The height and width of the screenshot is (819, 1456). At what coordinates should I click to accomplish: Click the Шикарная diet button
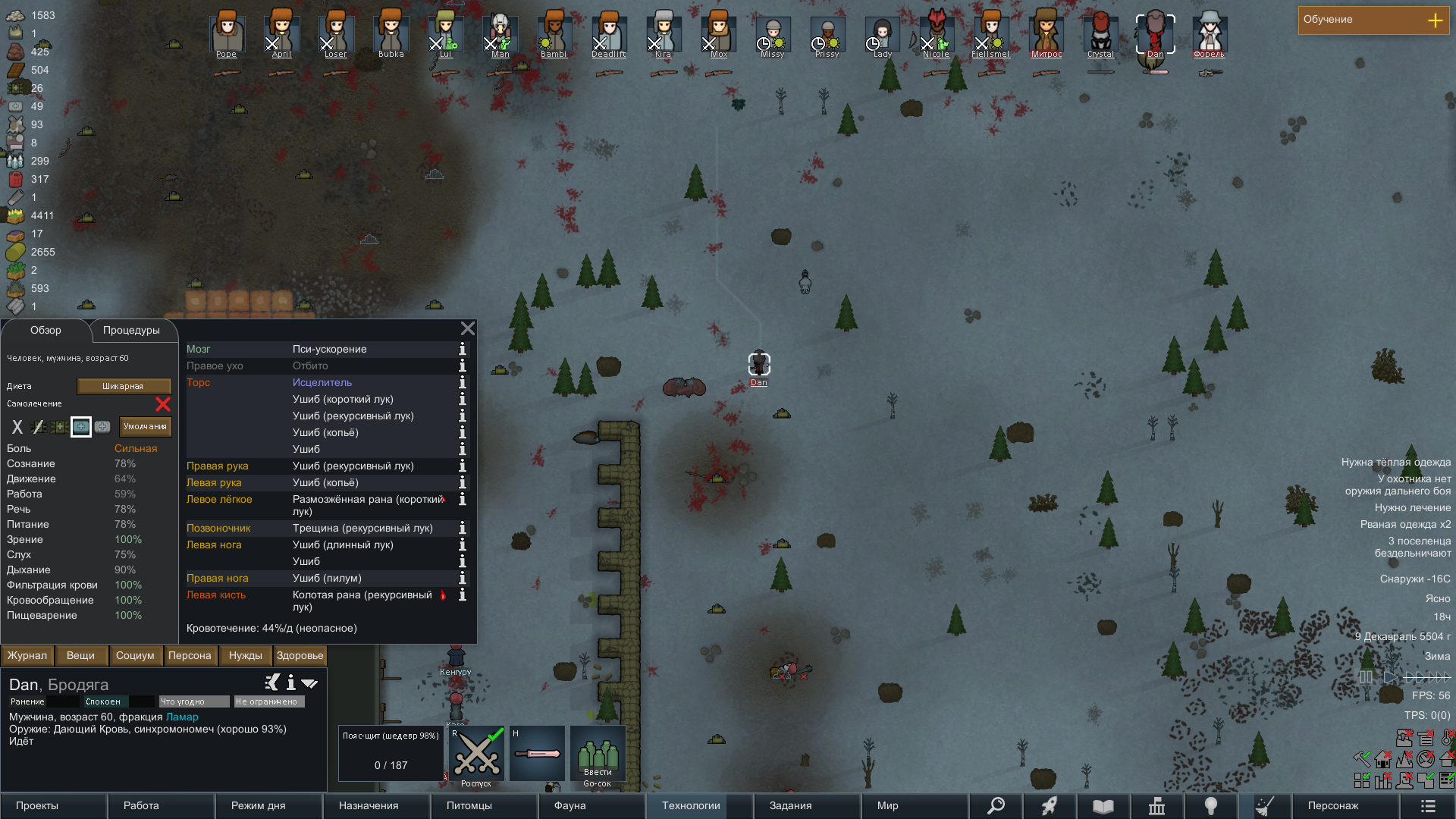tap(124, 387)
